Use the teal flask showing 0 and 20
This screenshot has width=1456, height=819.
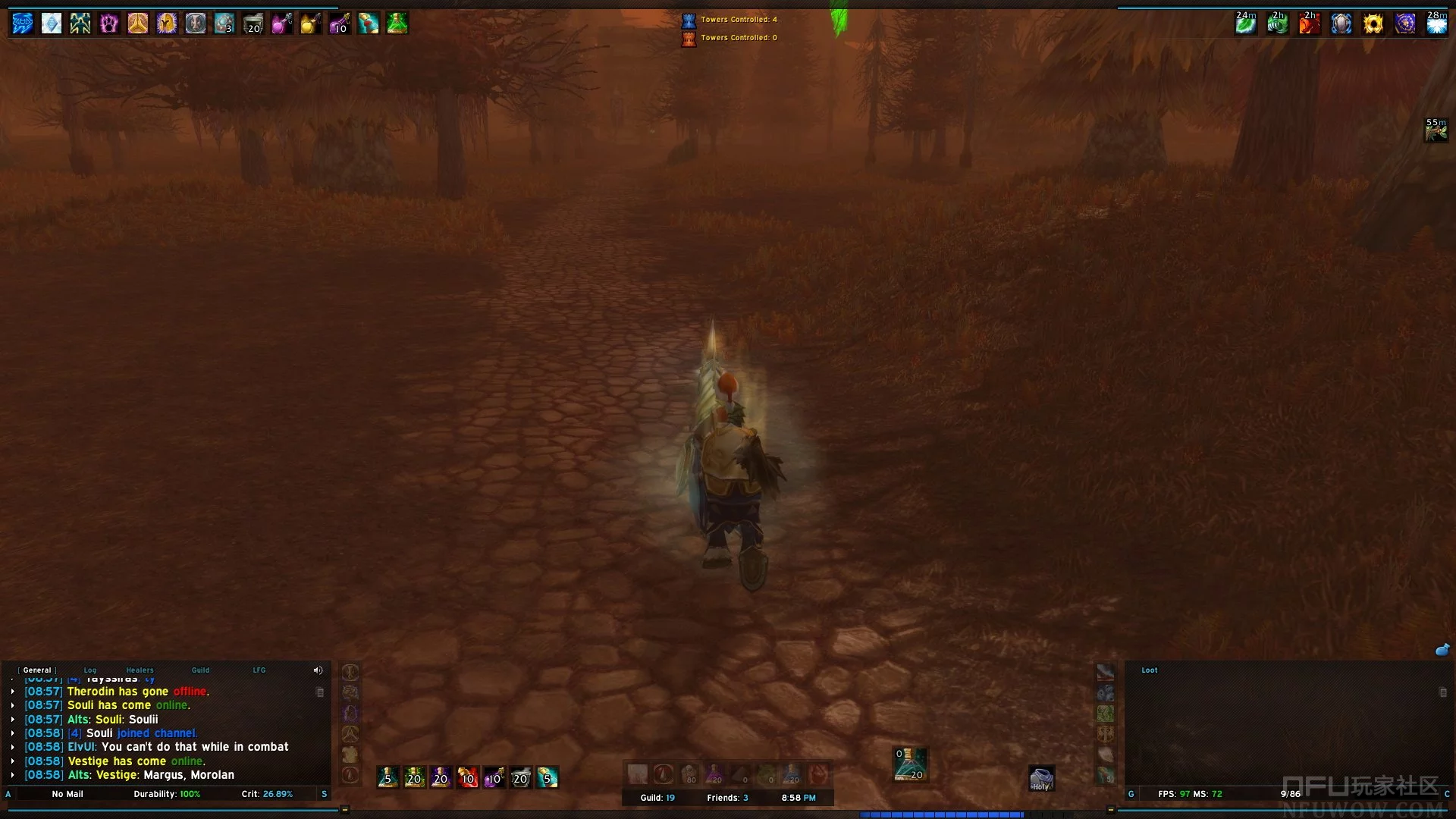(910, 764)
